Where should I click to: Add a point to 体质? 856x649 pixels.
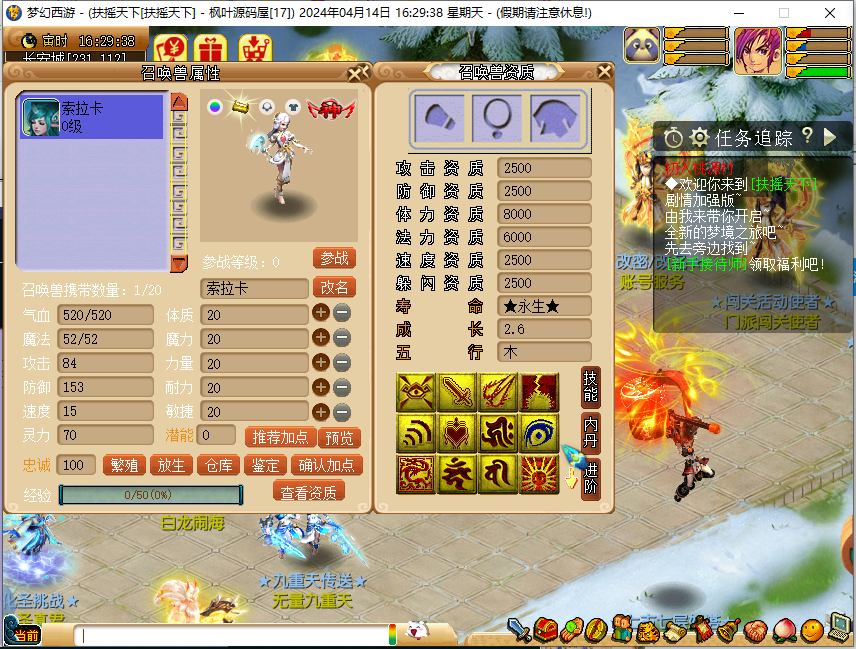pyautogui.click(x=321, y=313)
